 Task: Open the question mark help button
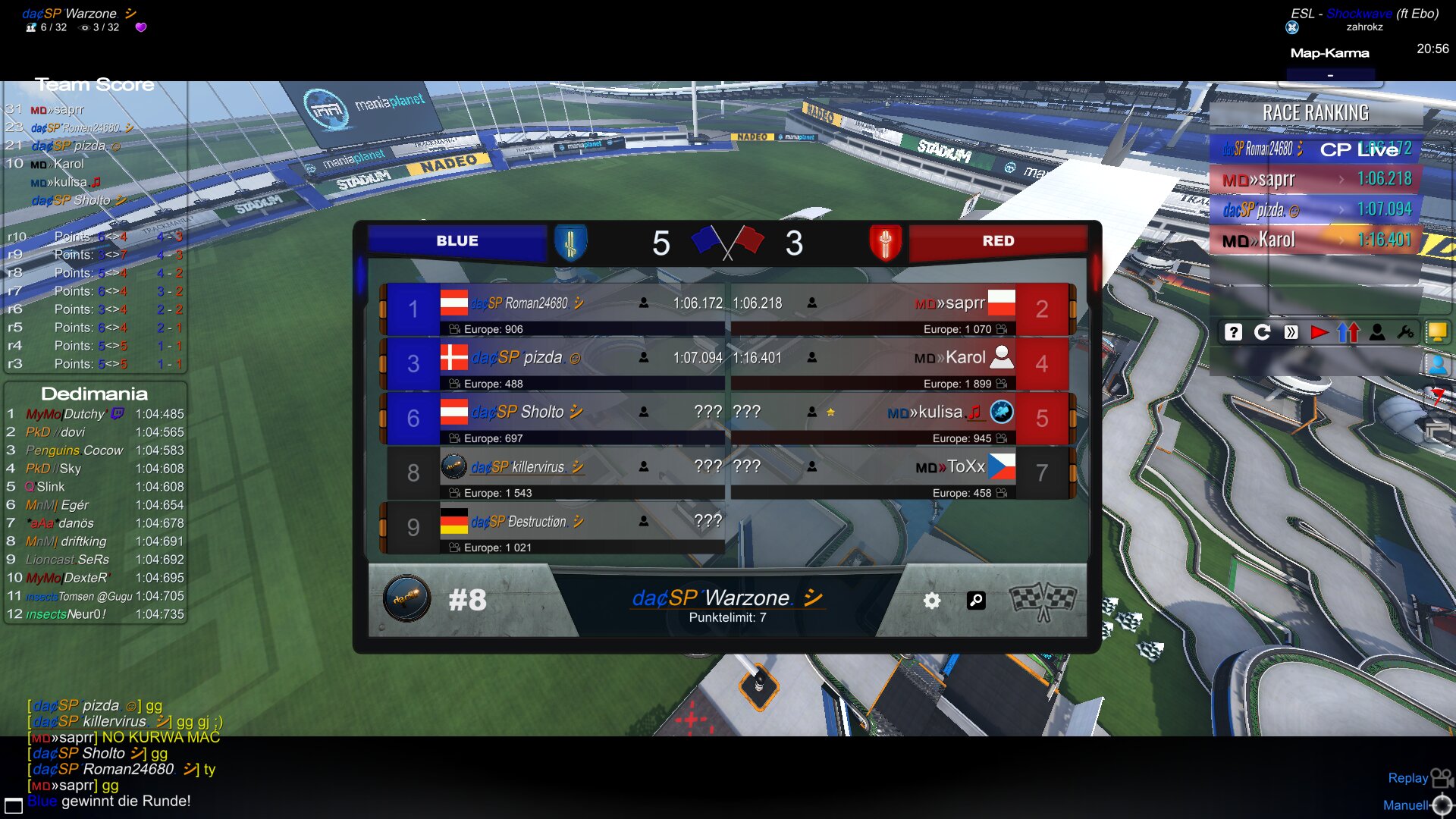[1233, 332]
